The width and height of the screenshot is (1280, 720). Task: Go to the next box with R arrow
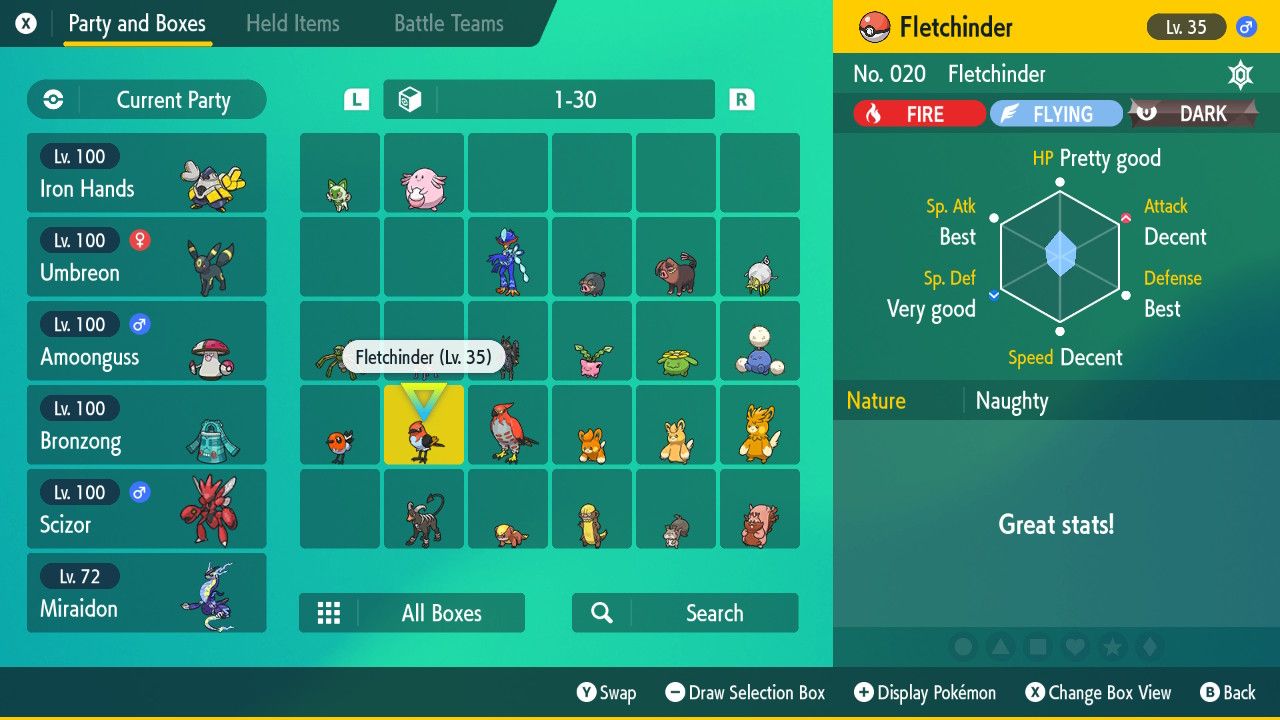[x=741, y=99]
